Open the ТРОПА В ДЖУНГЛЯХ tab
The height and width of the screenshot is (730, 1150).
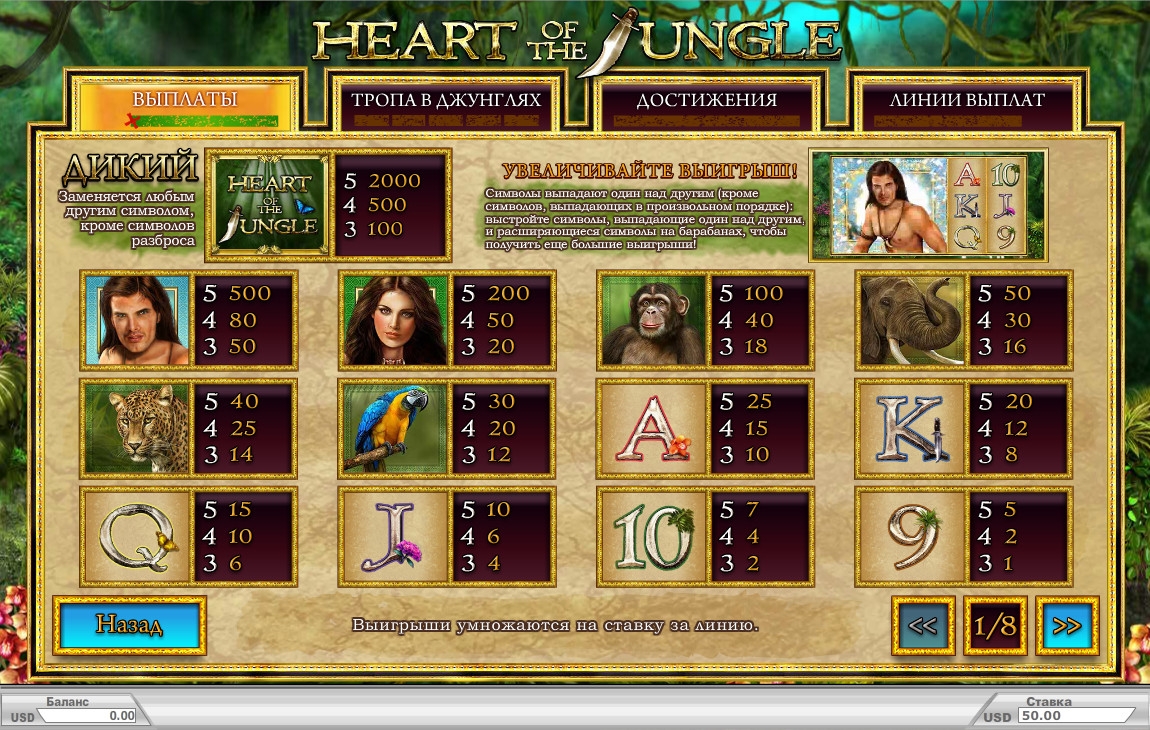pyautogui.click(x=446, y=101)
